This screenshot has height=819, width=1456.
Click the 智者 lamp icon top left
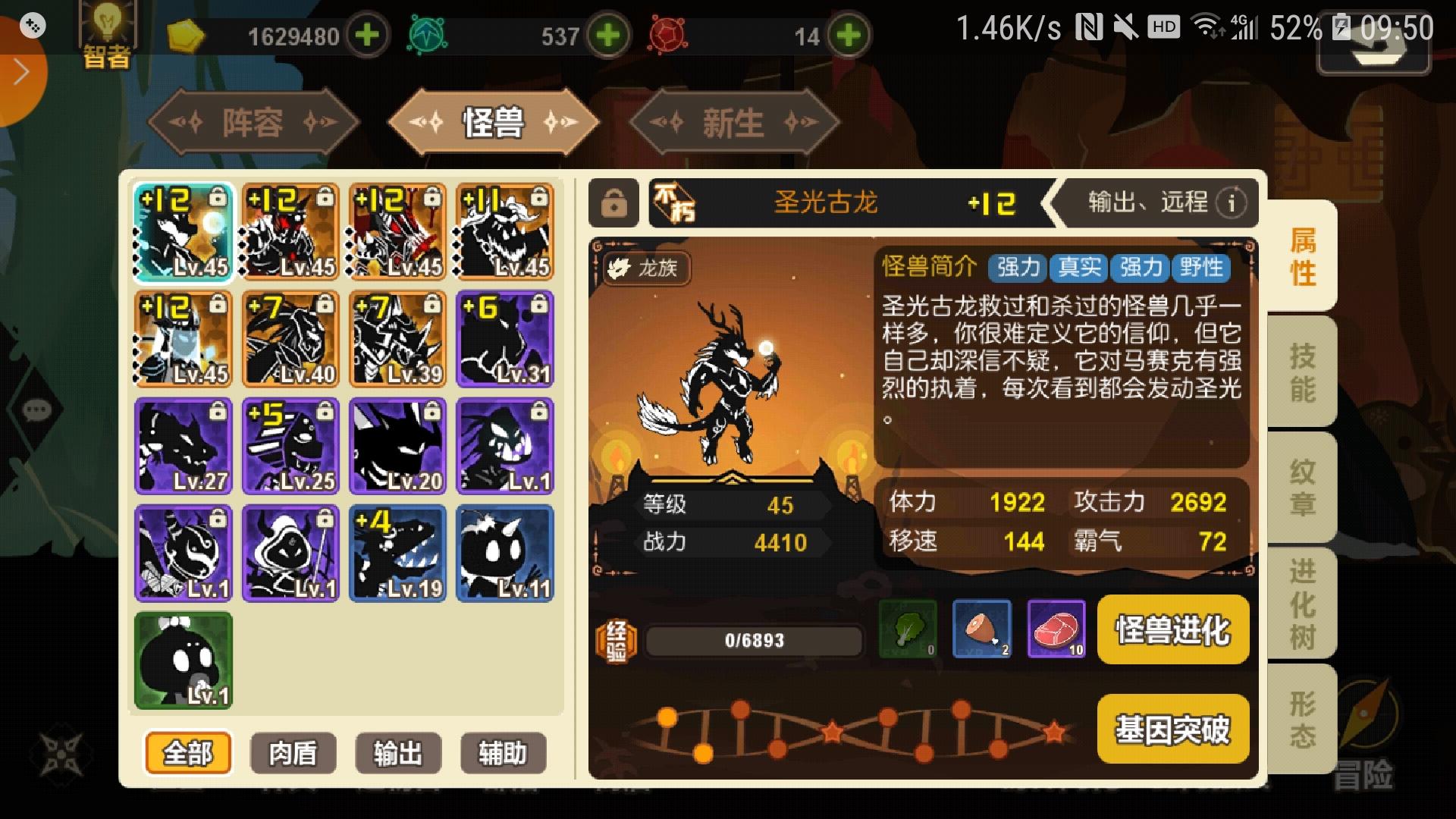point(106,30)
